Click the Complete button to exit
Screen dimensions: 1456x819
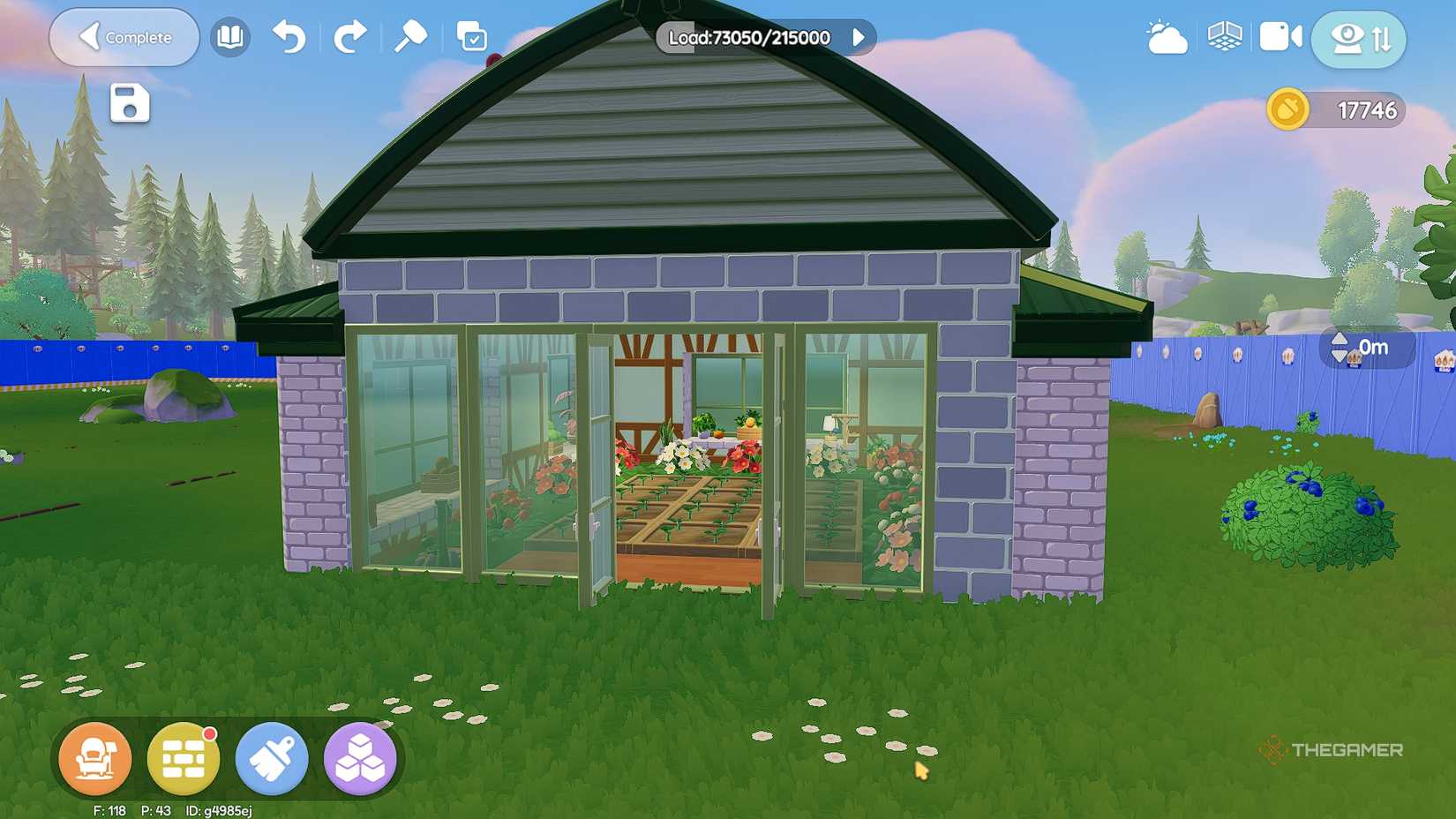(124, 37)
